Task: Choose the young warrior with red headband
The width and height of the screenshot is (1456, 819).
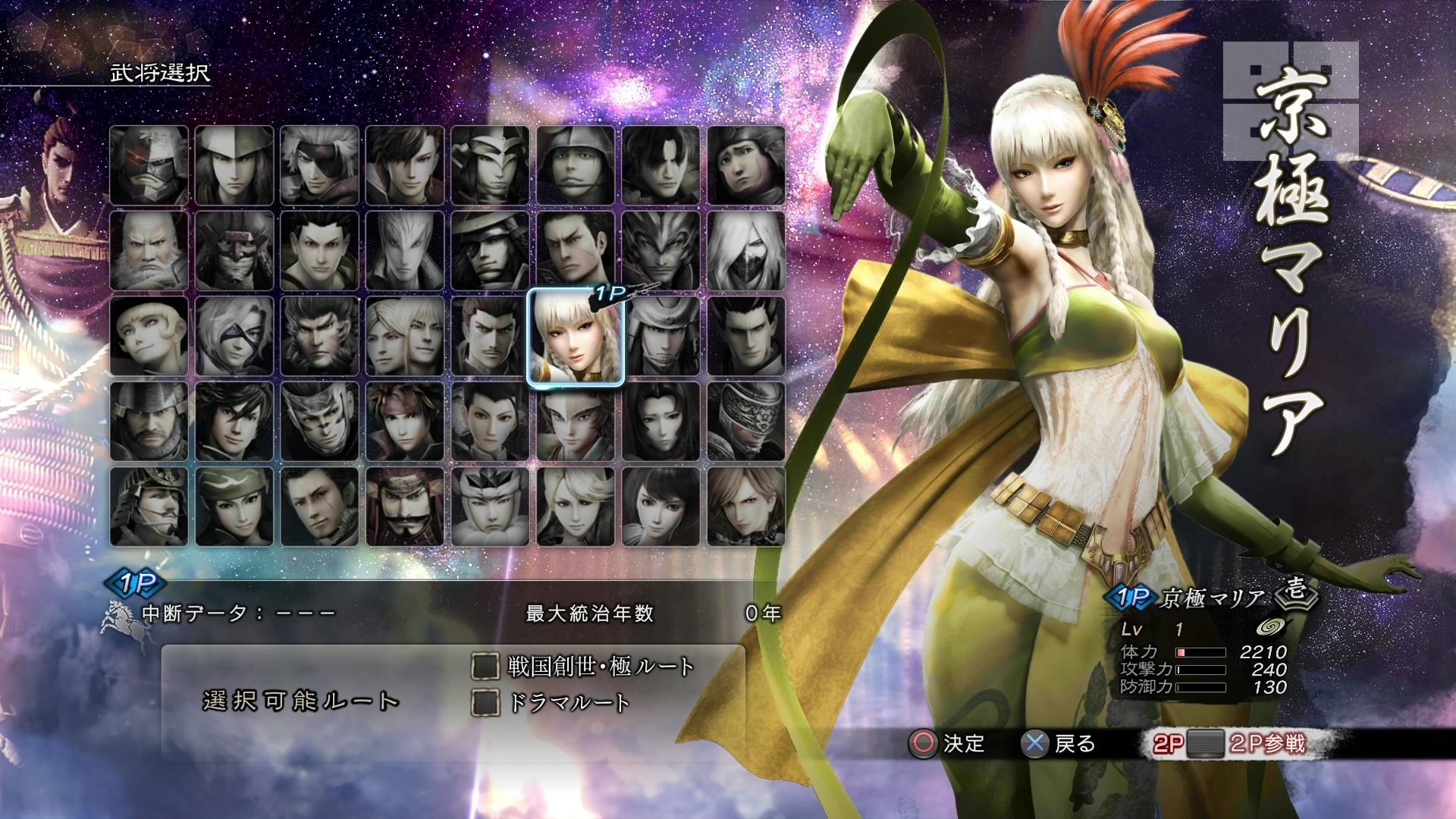Action: click(x=405, y=422)
